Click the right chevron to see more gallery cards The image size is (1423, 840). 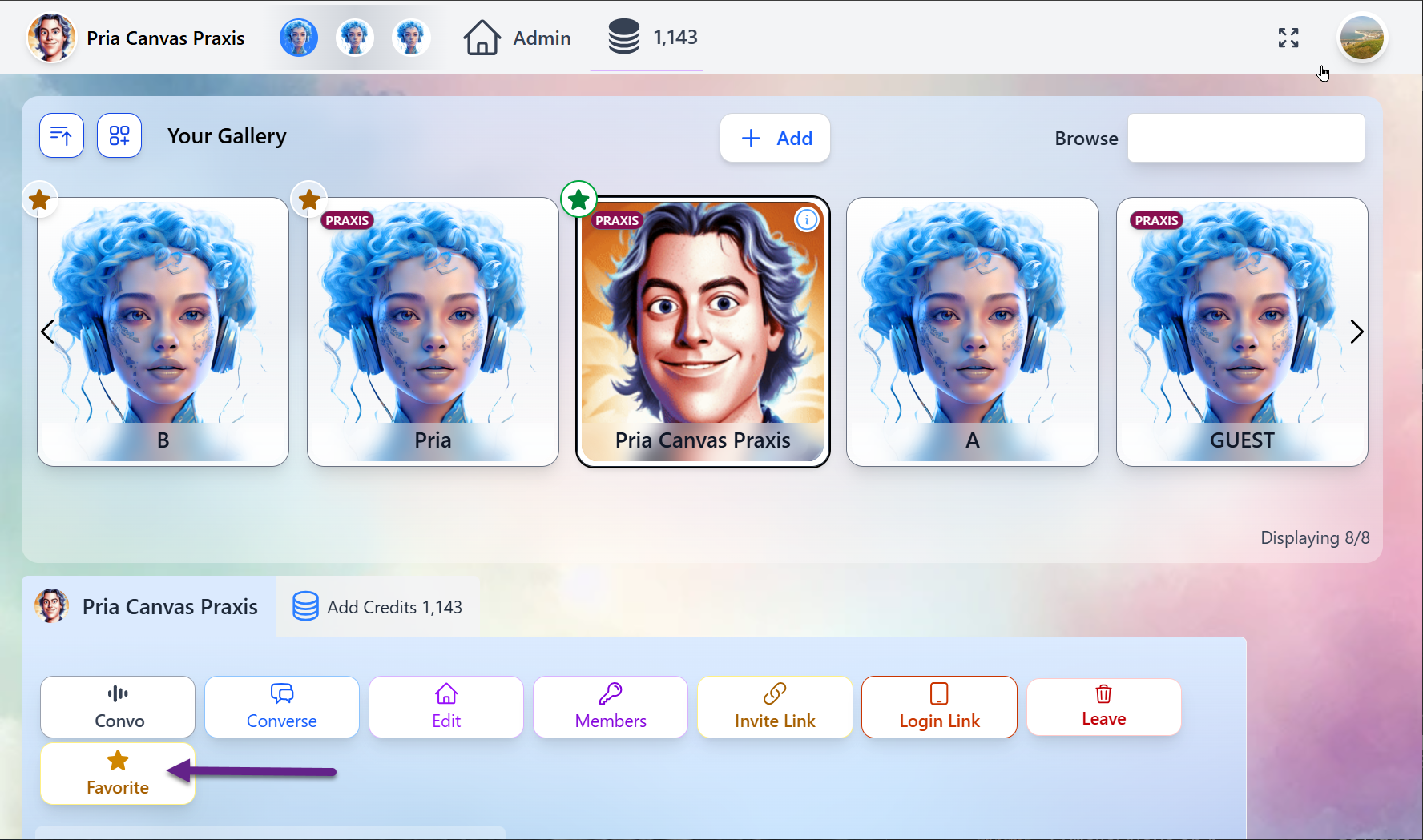tap(1356, 331)
